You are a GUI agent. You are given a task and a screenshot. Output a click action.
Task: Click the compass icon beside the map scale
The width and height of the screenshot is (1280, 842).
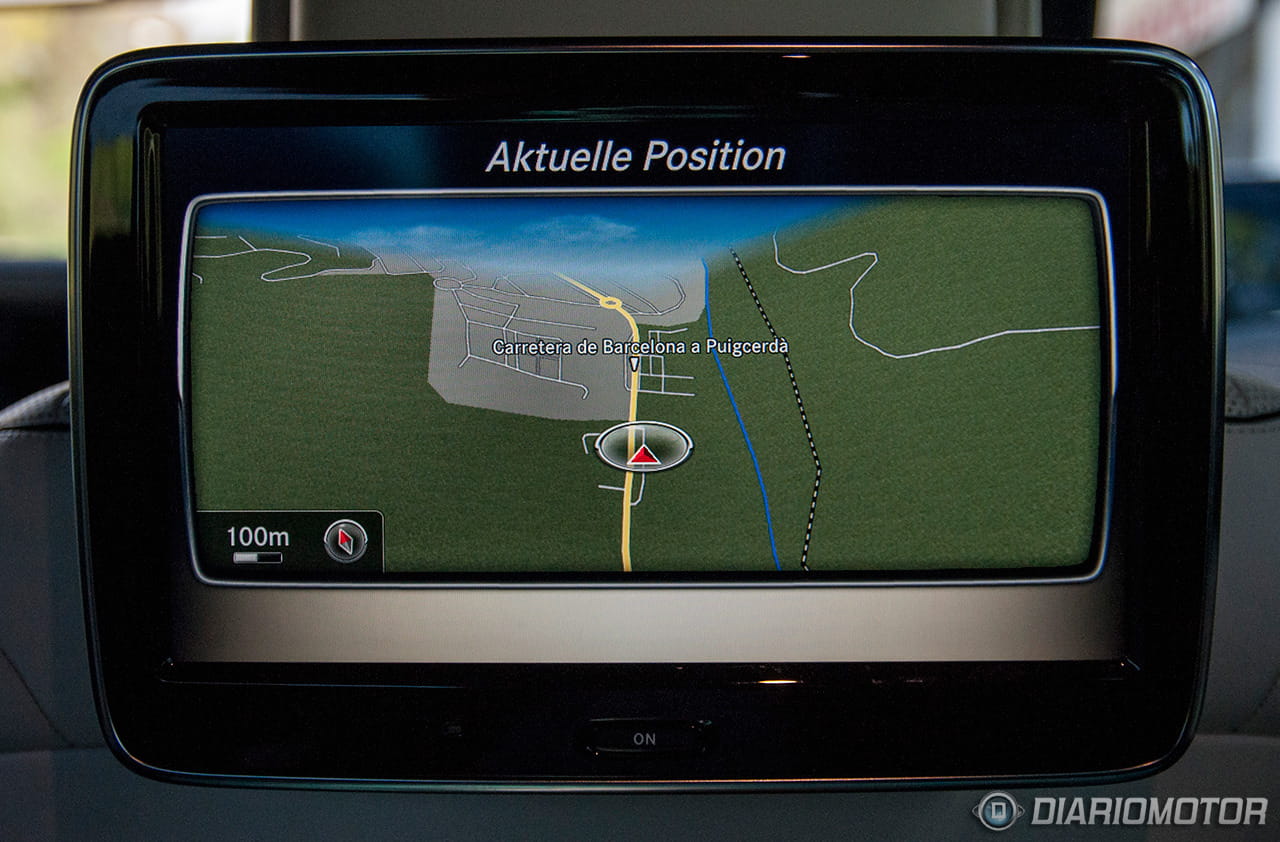point(345,541)
